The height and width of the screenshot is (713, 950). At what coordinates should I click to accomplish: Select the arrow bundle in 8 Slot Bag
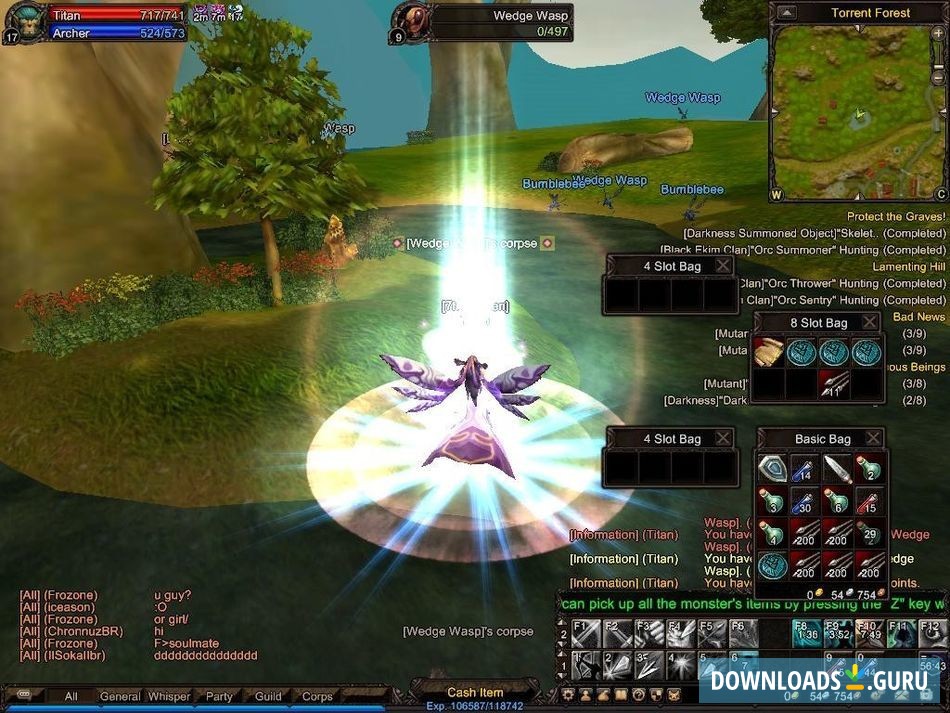click(834, 383)
